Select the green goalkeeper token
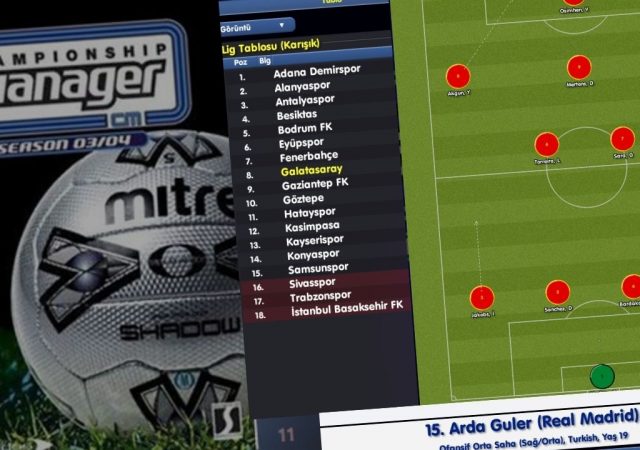The height and width of the screenshot is (450, 640). point(601,376)
